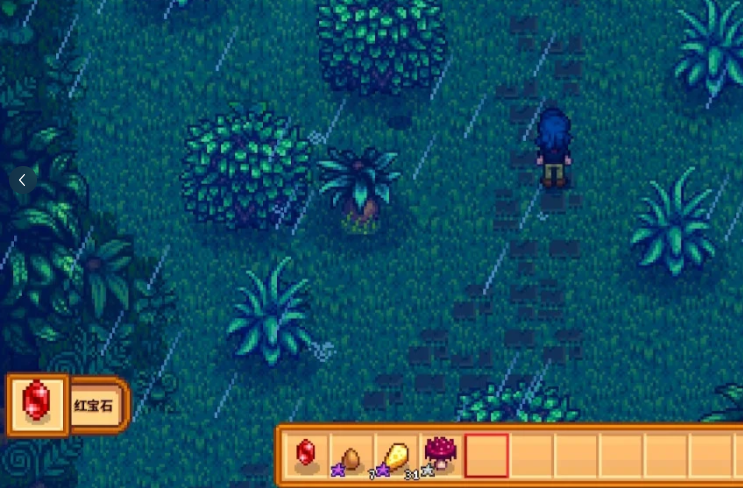
Task: Choose the yellow item hotbar slot
Action: [396, 455]
